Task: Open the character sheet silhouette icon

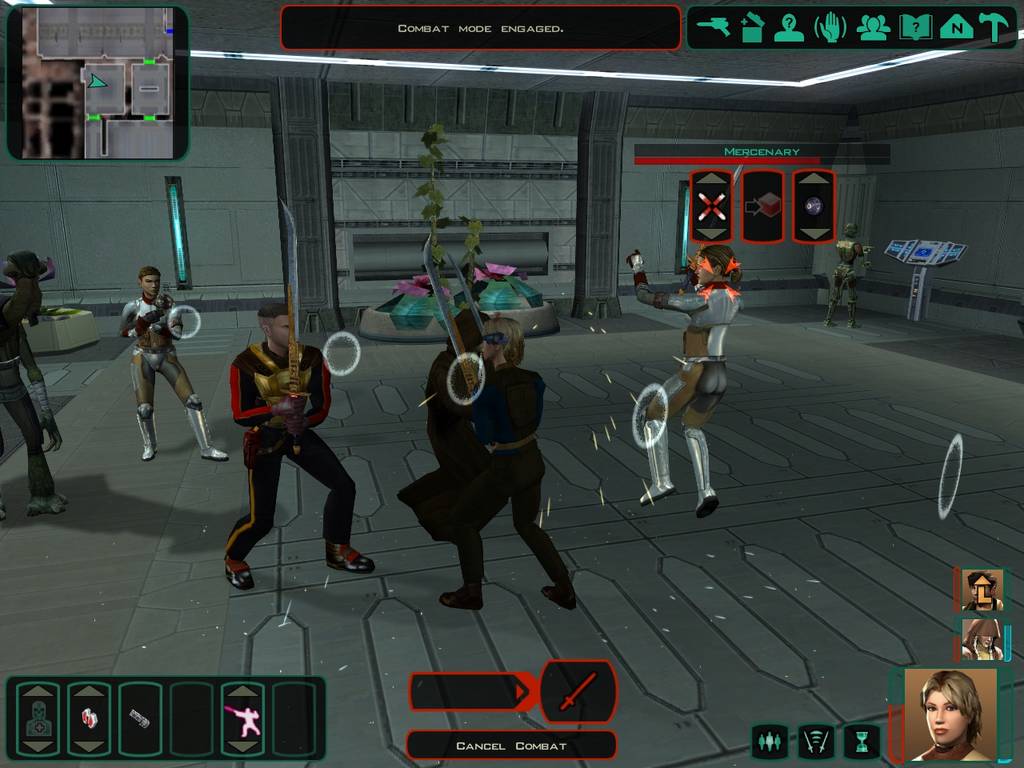Action: (x=789, y=27)
